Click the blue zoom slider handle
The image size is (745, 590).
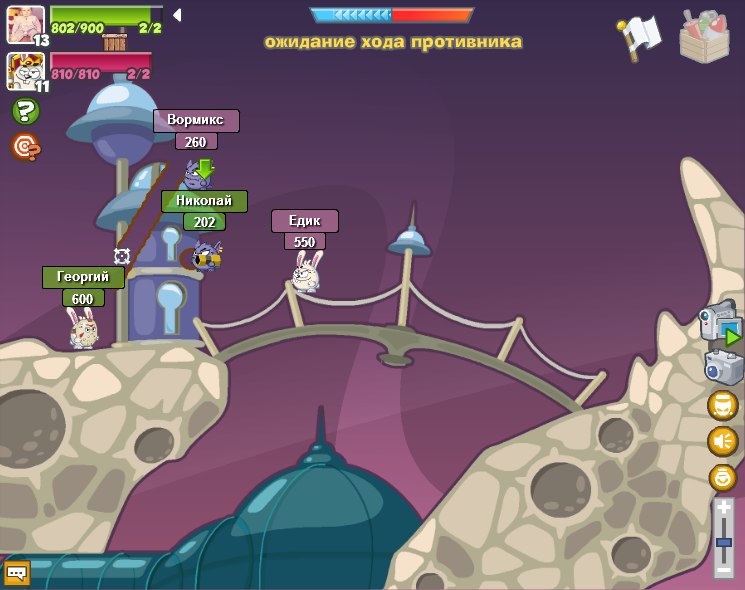[723, 542]
